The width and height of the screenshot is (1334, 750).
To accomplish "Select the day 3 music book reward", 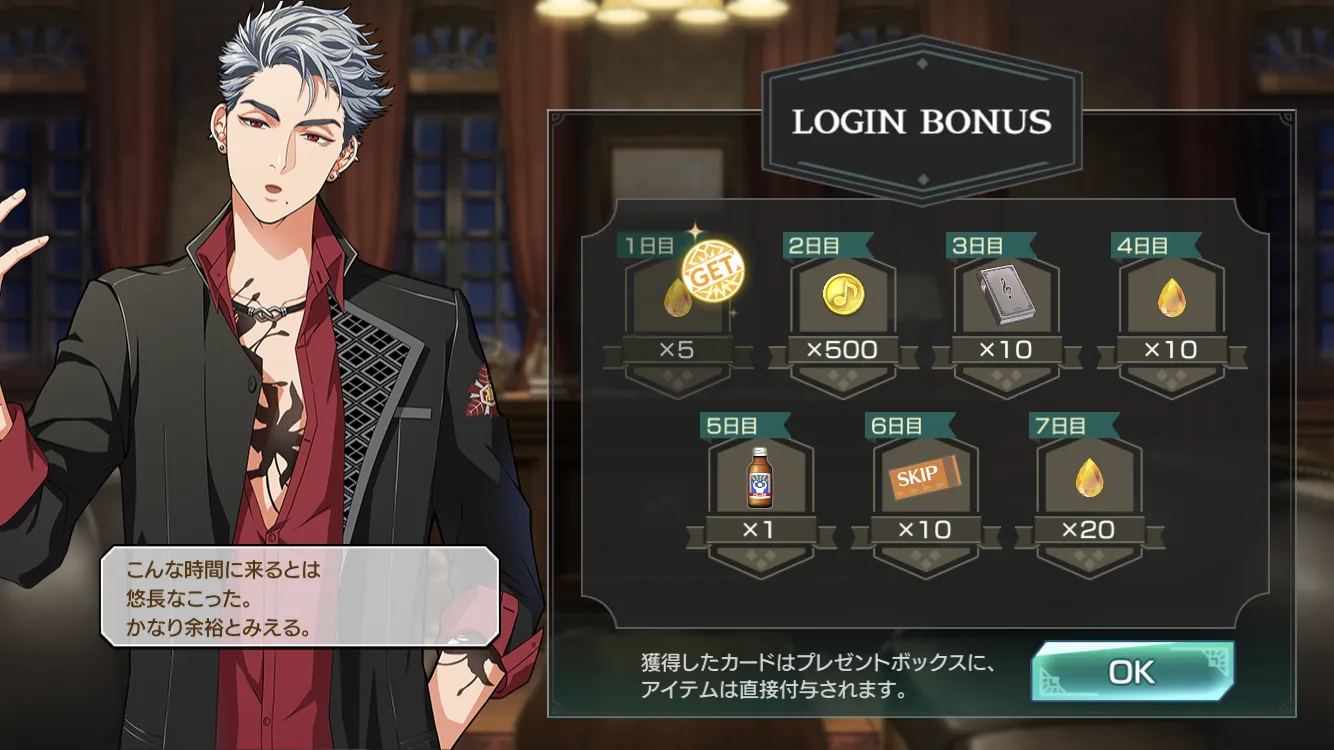I will click(x=1006, y=296).
